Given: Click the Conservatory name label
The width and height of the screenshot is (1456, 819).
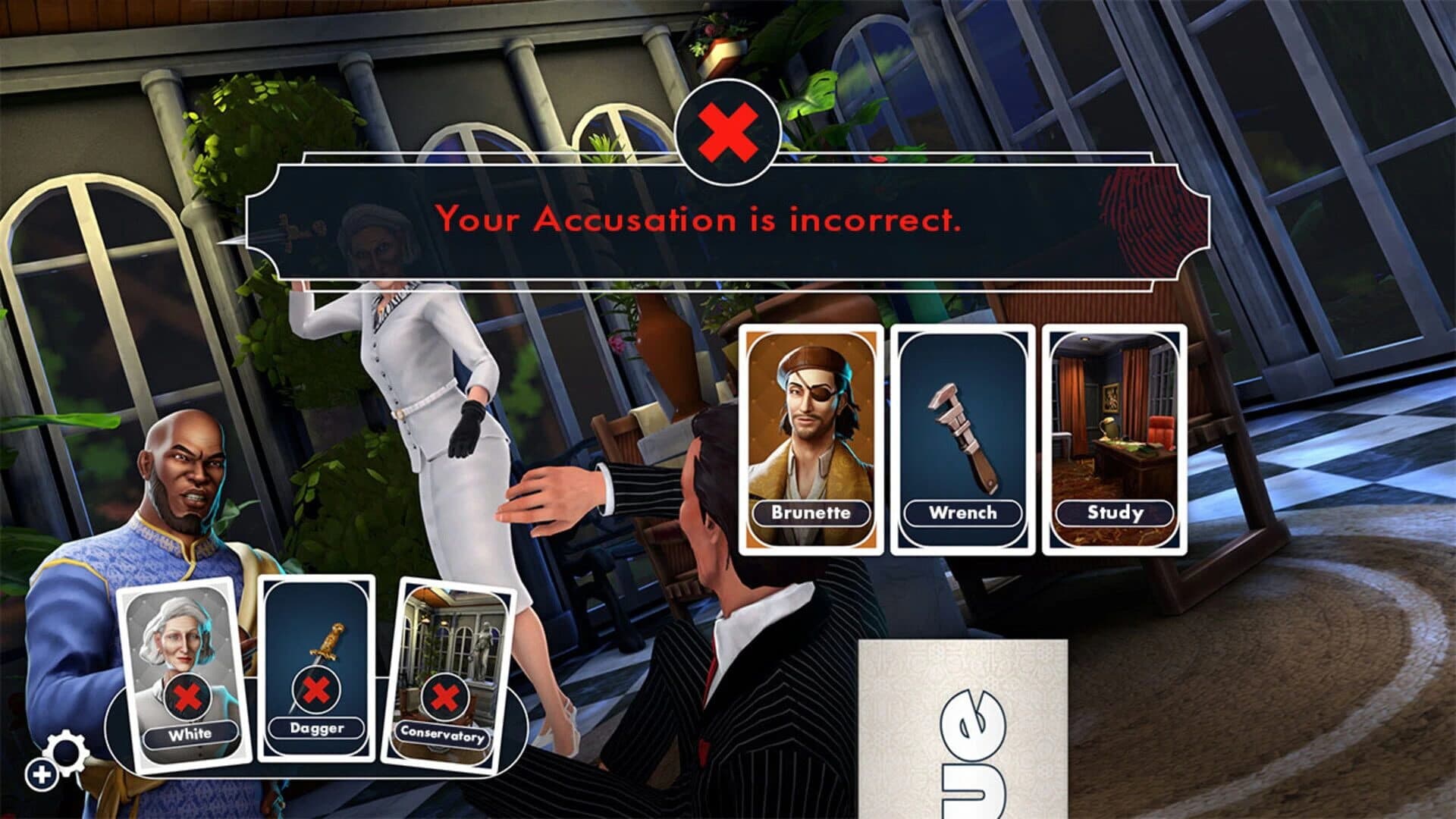Looking at the screenshot, I should coord(444,734).
